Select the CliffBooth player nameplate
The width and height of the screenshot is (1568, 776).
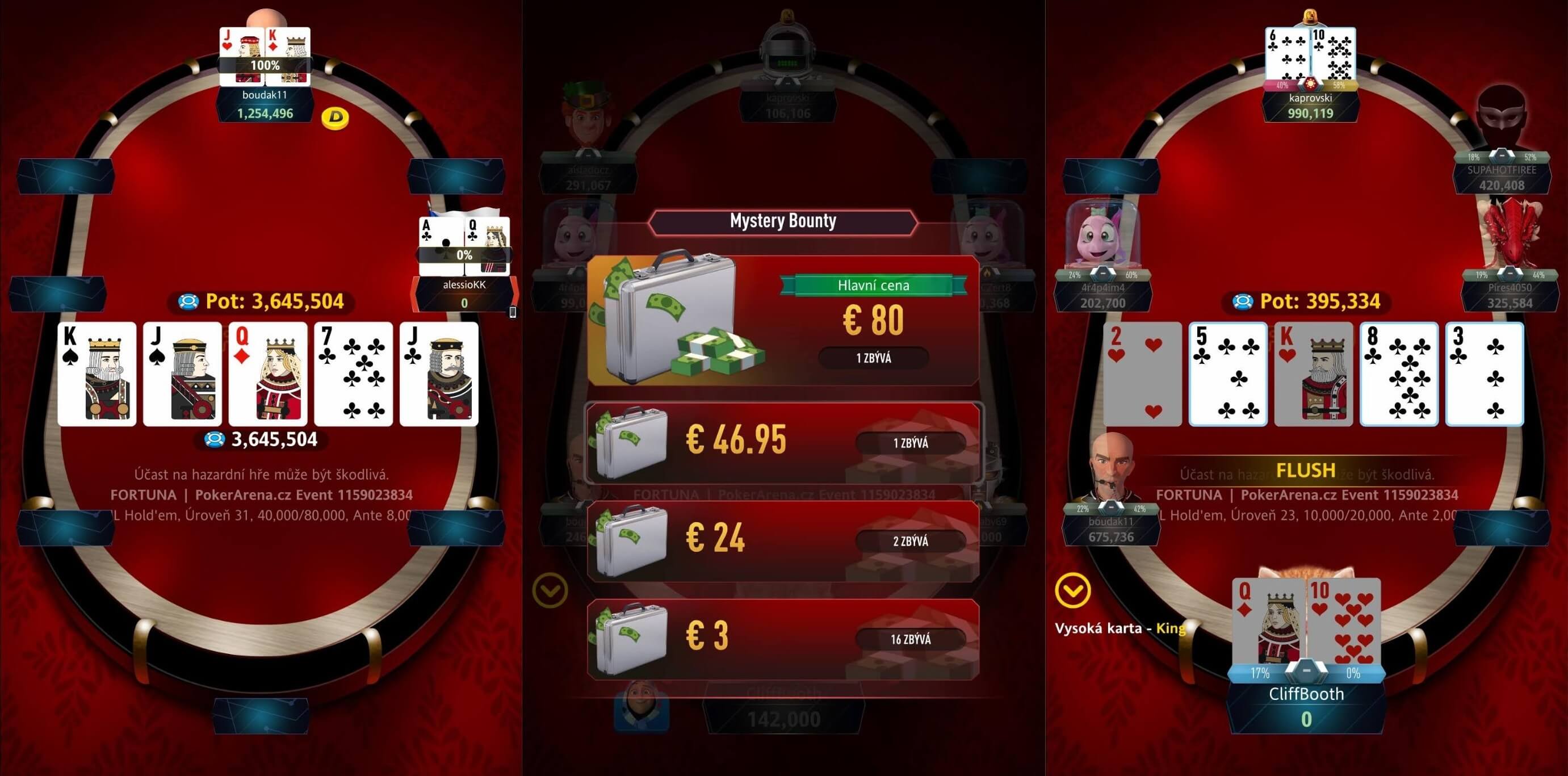(x=1306, y=706)
